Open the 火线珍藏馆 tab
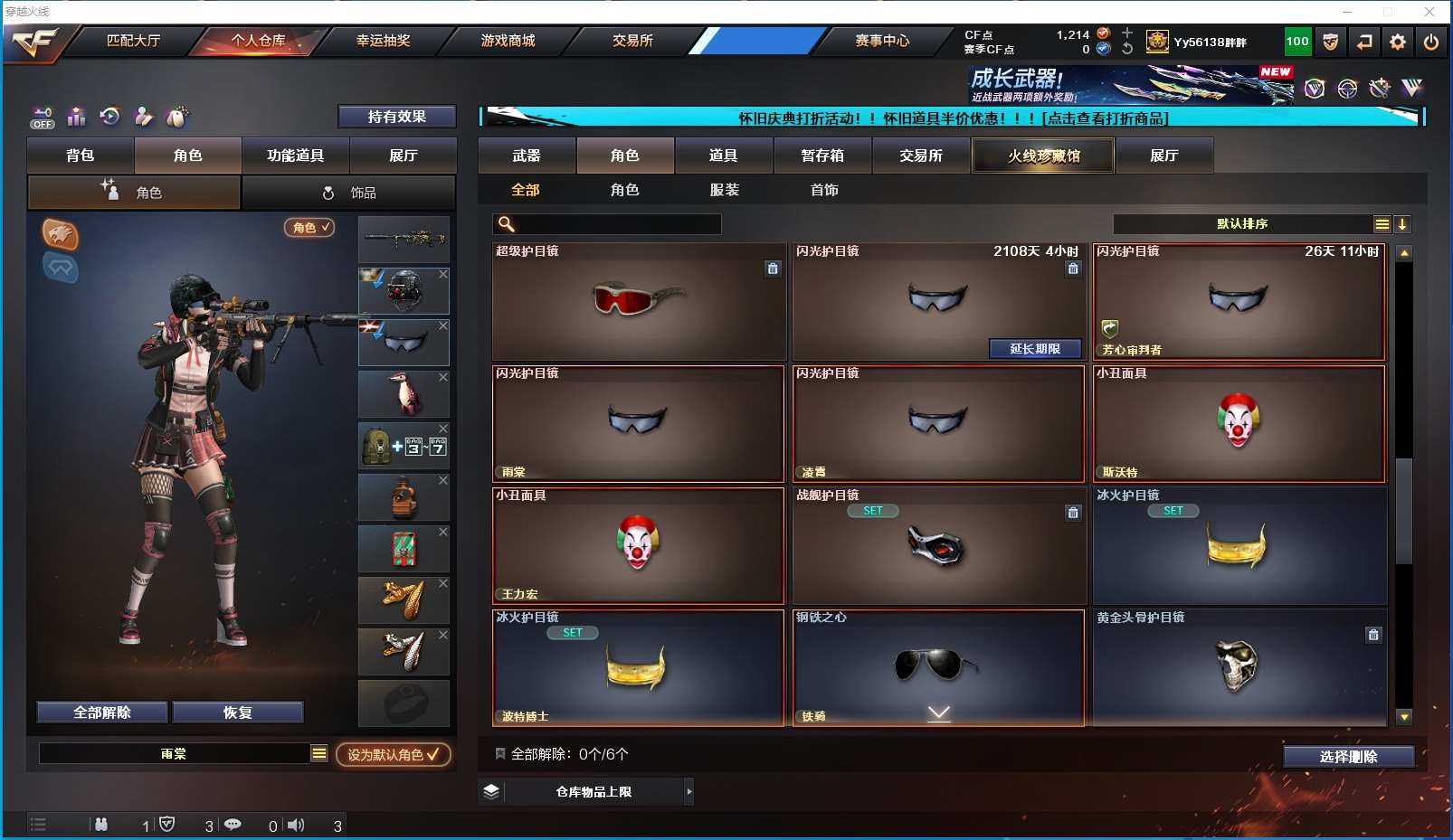Viewport: 1453px width, 840px height. click(x=1043, y=156)
